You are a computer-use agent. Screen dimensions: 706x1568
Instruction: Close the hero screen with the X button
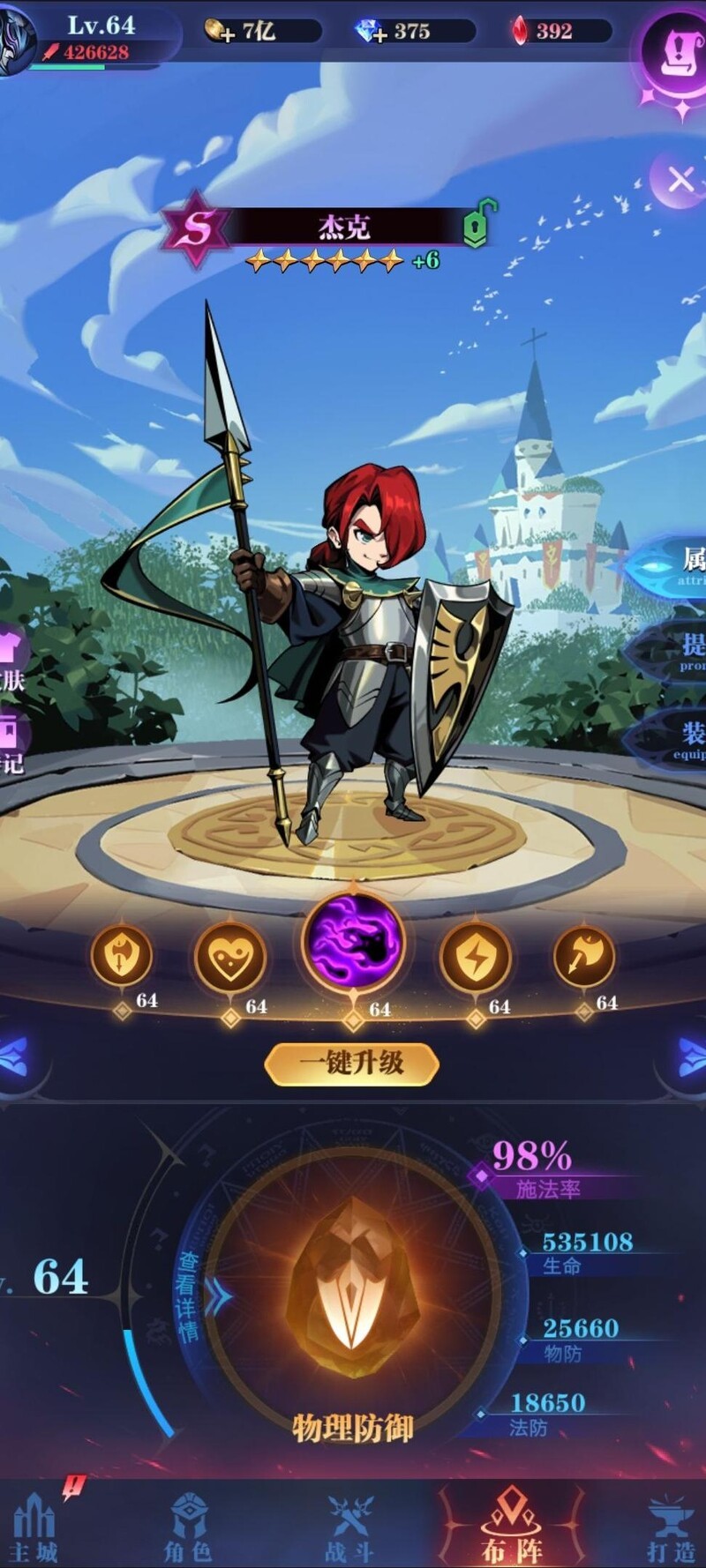(680, 181)
